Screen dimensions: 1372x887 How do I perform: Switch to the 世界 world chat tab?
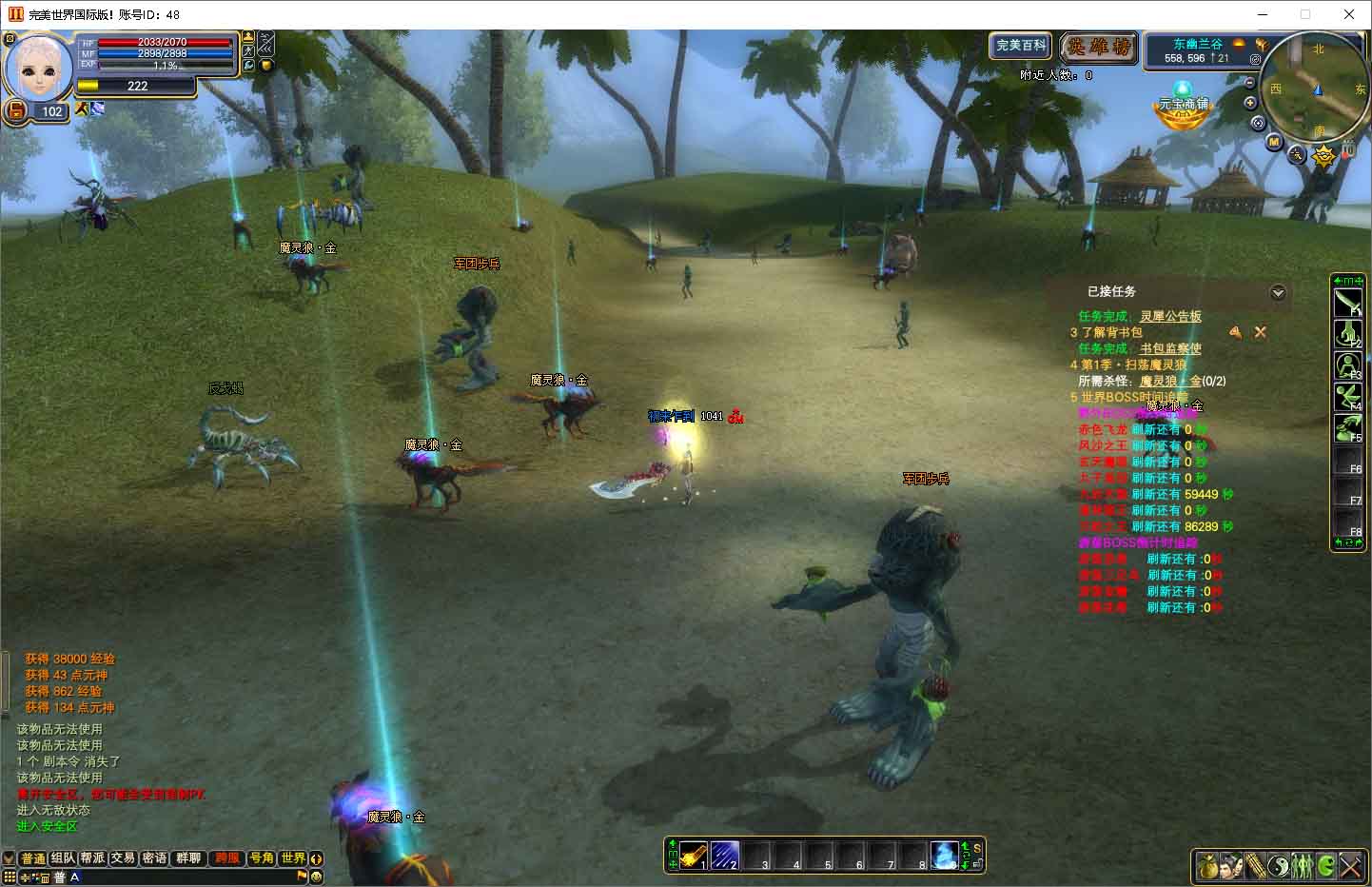pyautogui.click(x=293, y=858)
